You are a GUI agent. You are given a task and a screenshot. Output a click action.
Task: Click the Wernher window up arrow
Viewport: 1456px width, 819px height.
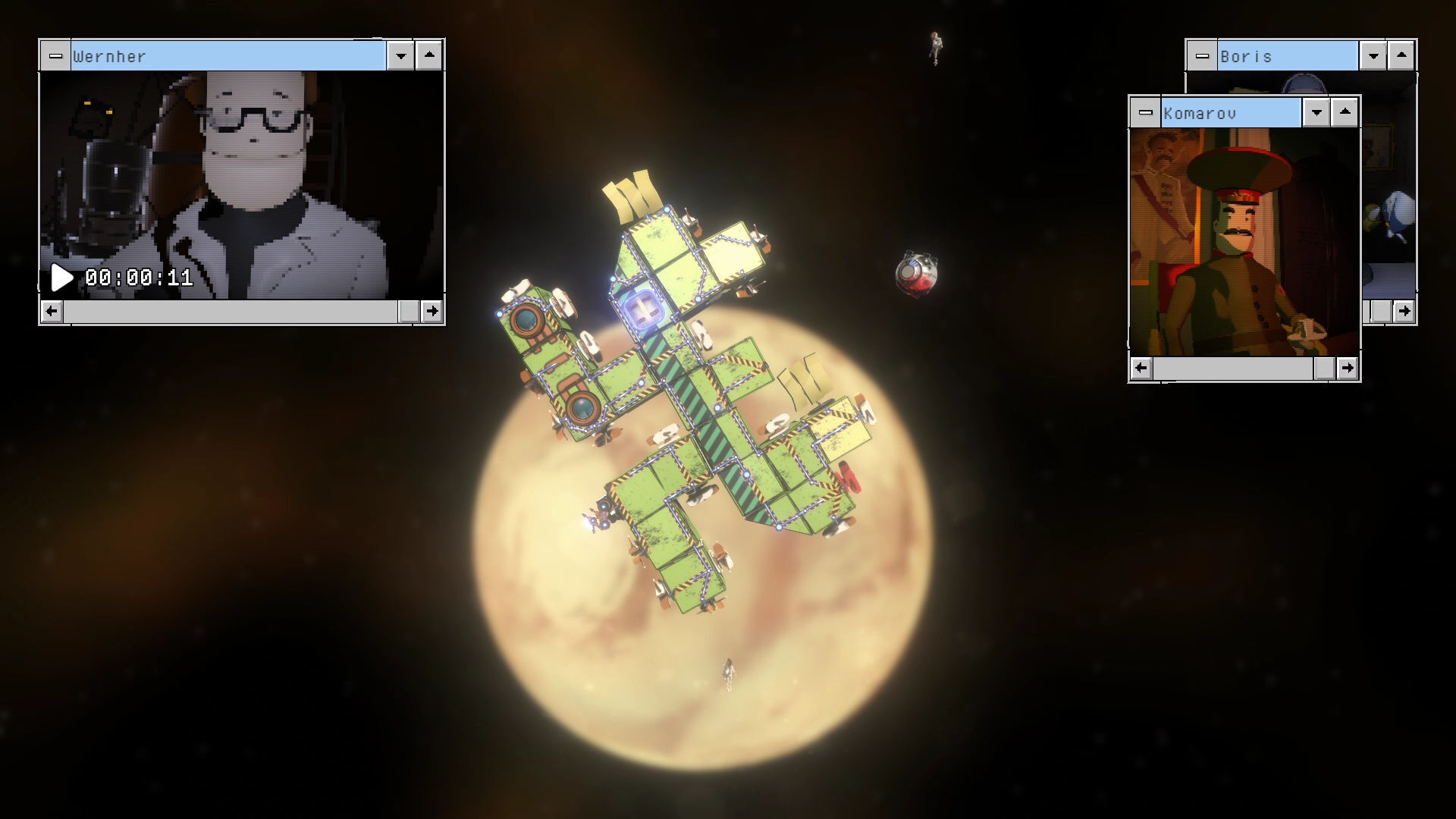(x=429, y=55)
